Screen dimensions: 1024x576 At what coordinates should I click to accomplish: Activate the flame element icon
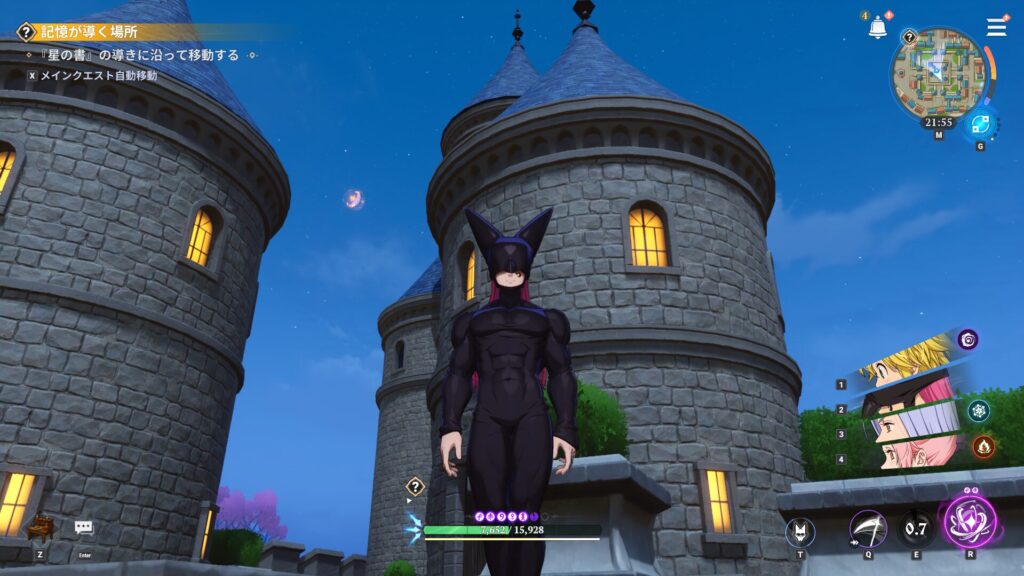(983, 446)
